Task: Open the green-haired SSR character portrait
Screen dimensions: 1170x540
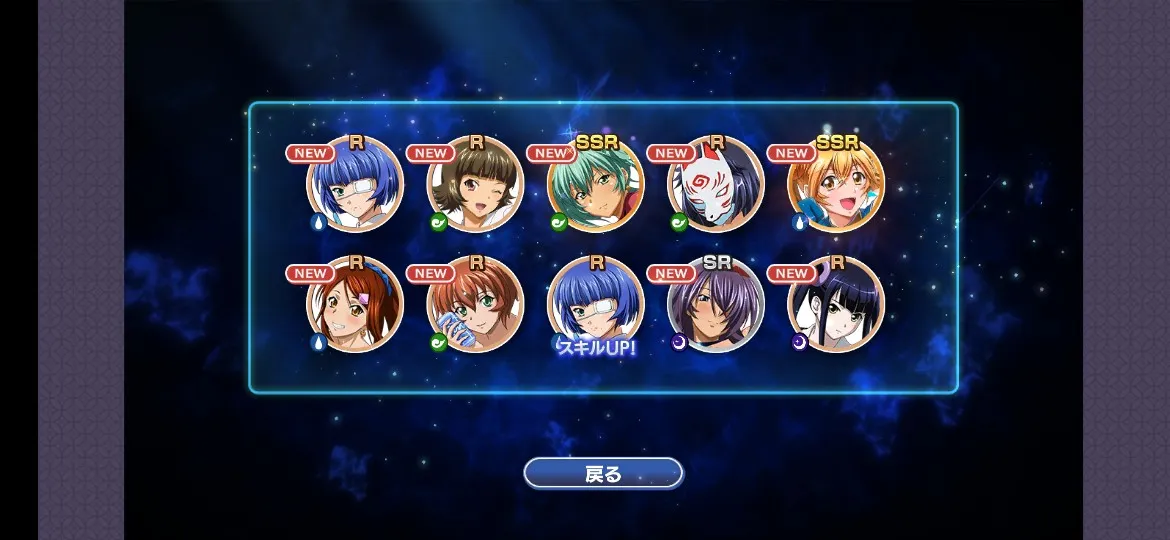Action: click(595, 185)
